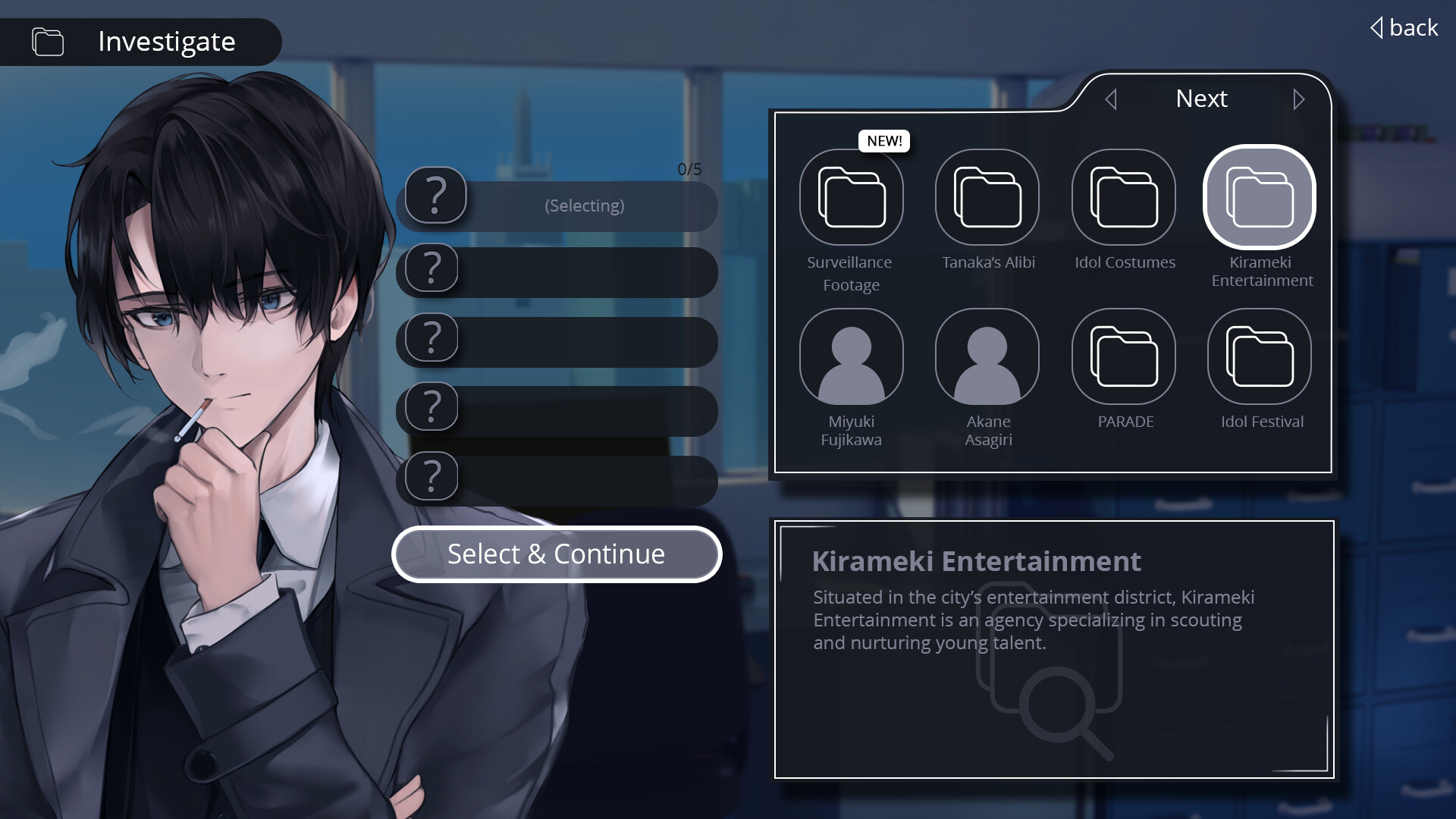This screenshot has height=819, width=1456.
Task: Select the second question mark evidence slot
Action: (557, 271)
